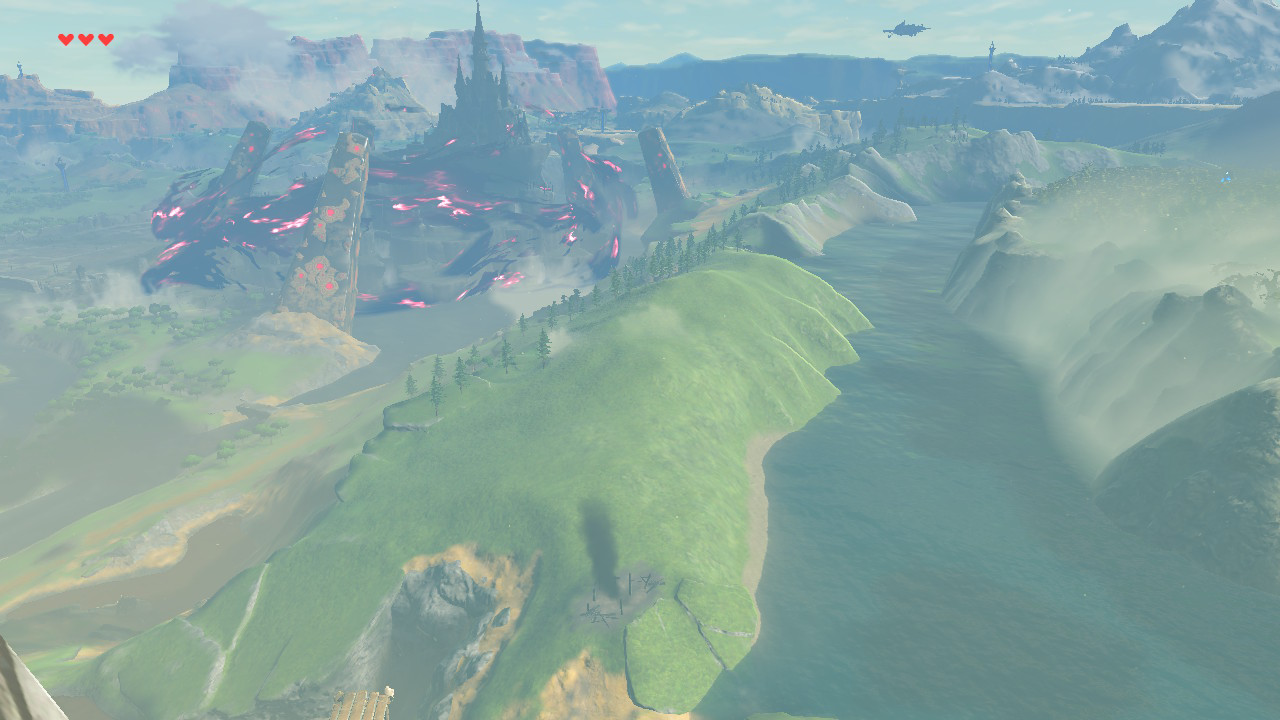Click the third heart in the health meter
The width and height of the screenshot is (1280, 720).
(106, 39)
